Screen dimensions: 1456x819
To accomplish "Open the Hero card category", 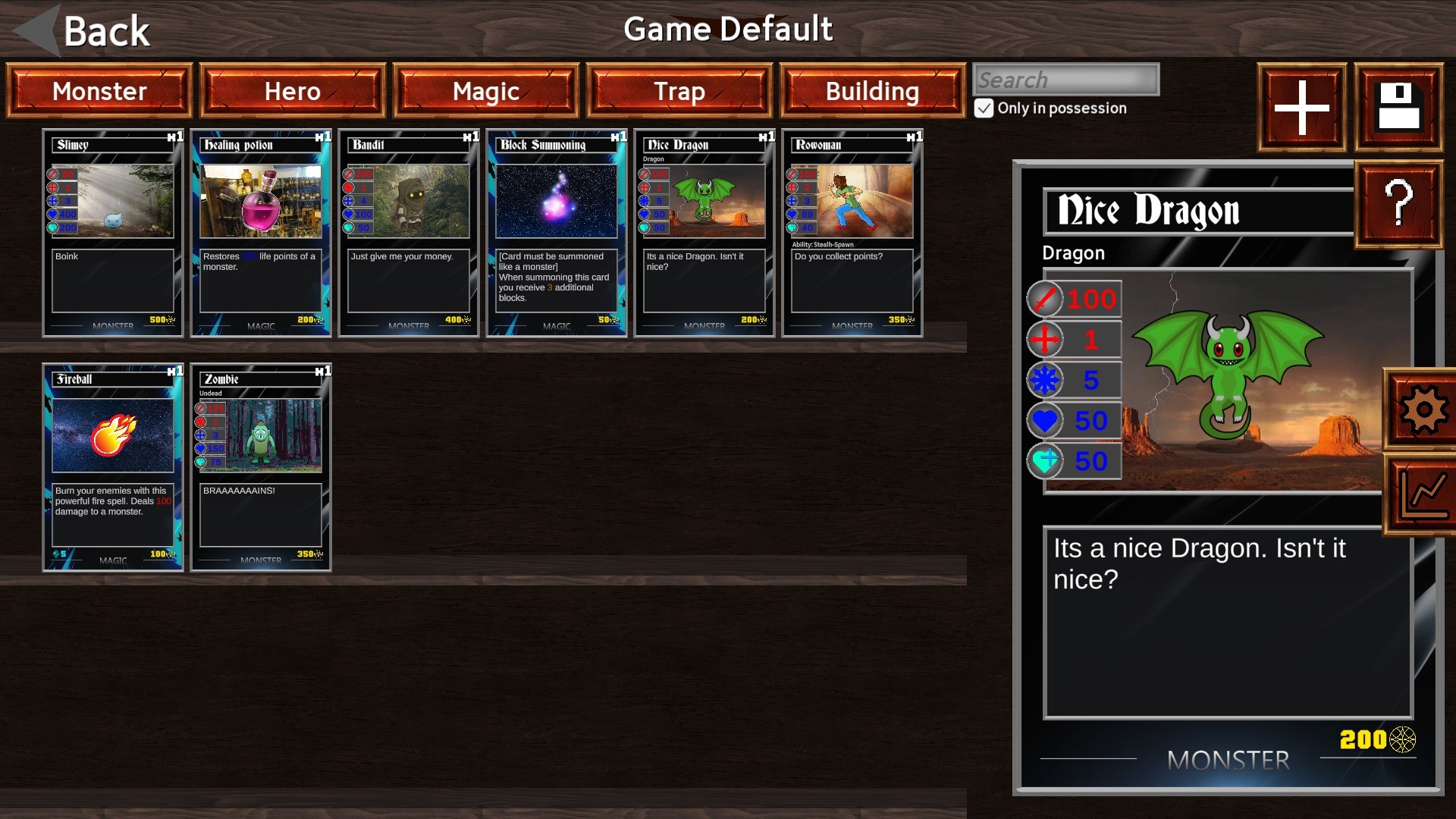I will [292, 91].
